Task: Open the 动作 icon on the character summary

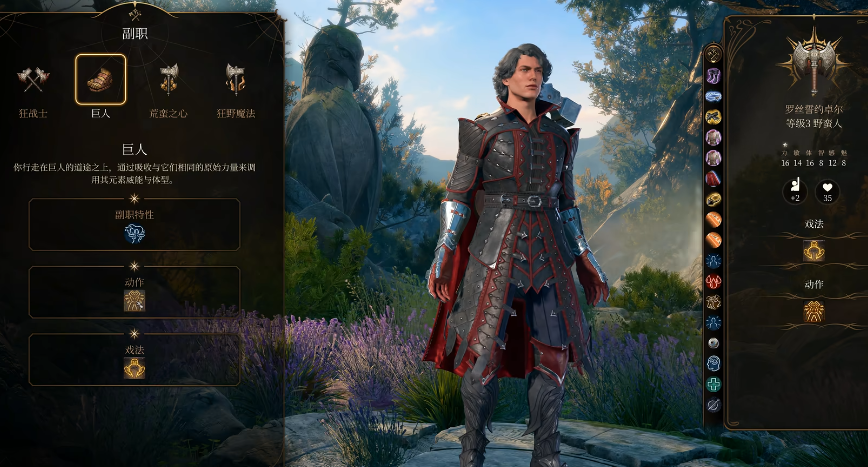Action: pyautogui.click(x=813, y=311)
